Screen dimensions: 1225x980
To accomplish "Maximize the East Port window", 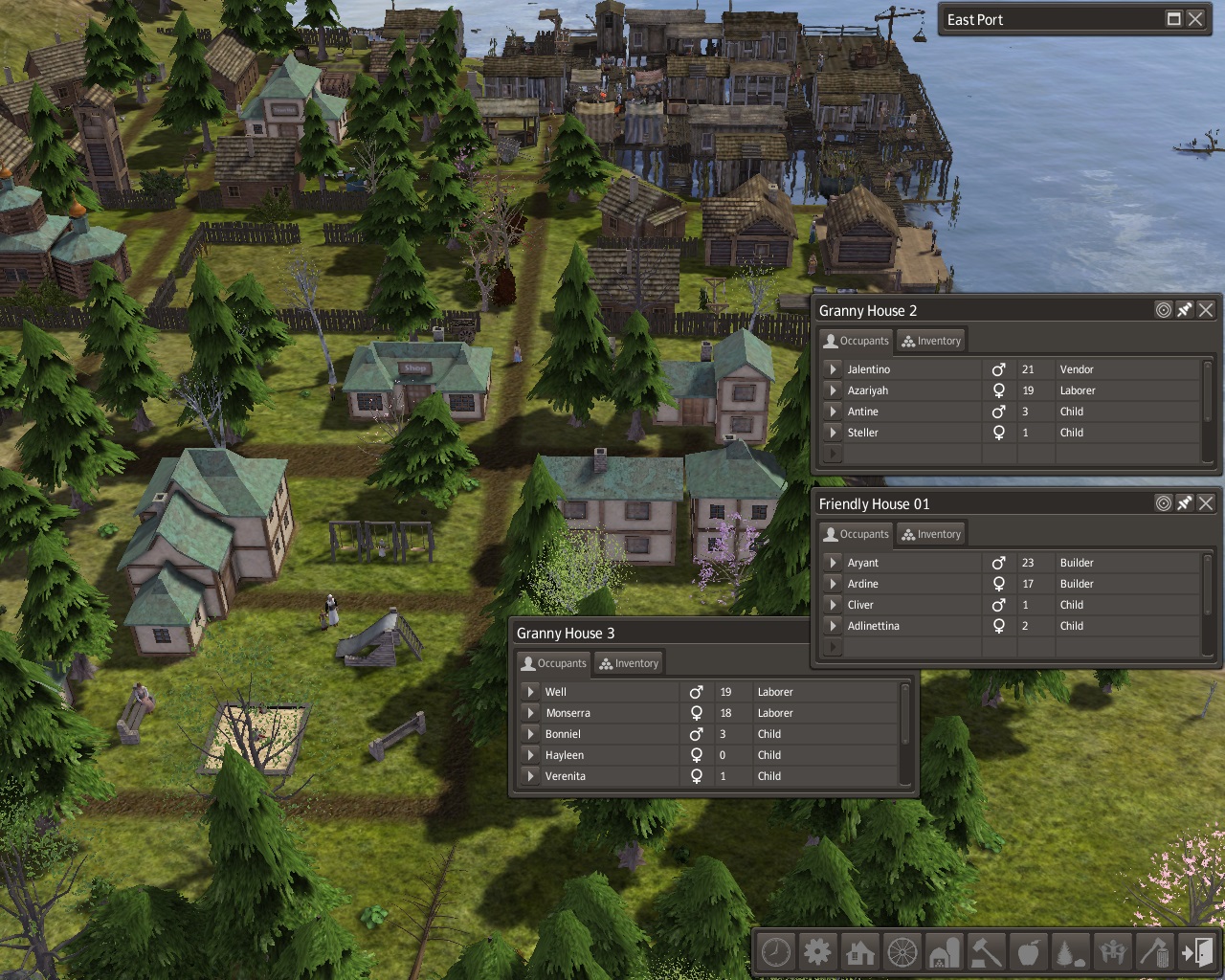I will coord(1174,19).
